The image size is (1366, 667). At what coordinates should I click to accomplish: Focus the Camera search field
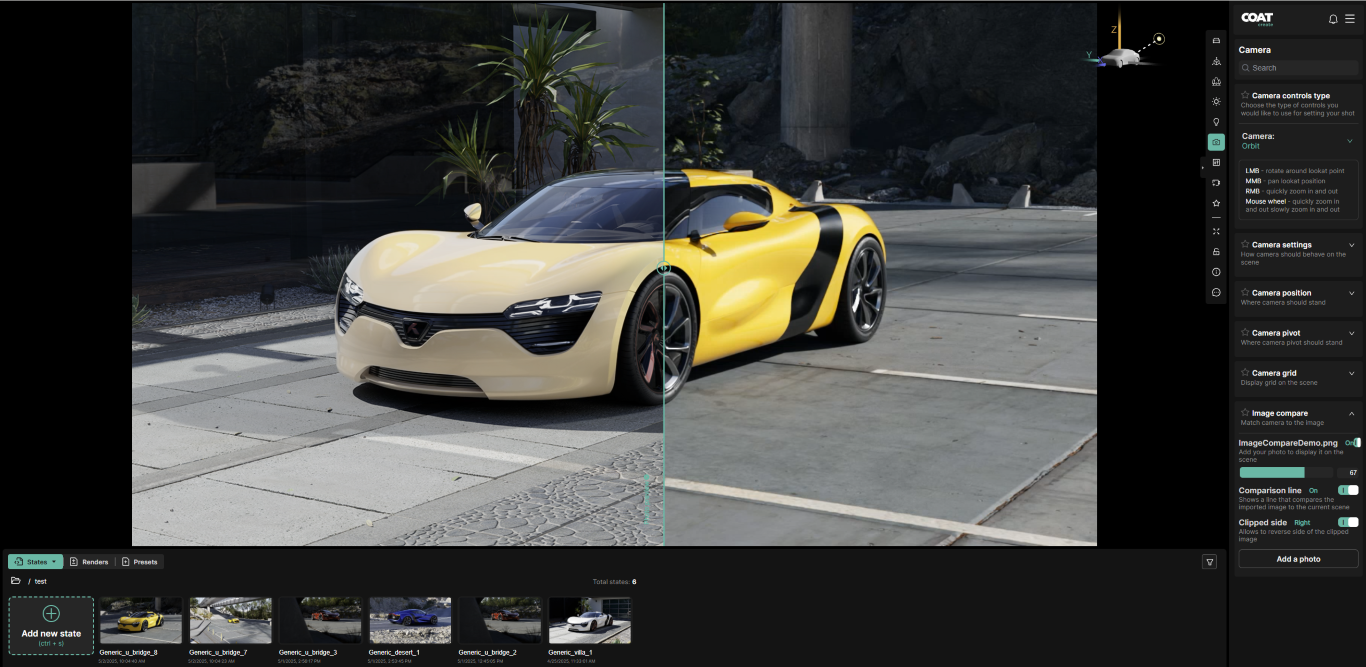click(1298, 68)
